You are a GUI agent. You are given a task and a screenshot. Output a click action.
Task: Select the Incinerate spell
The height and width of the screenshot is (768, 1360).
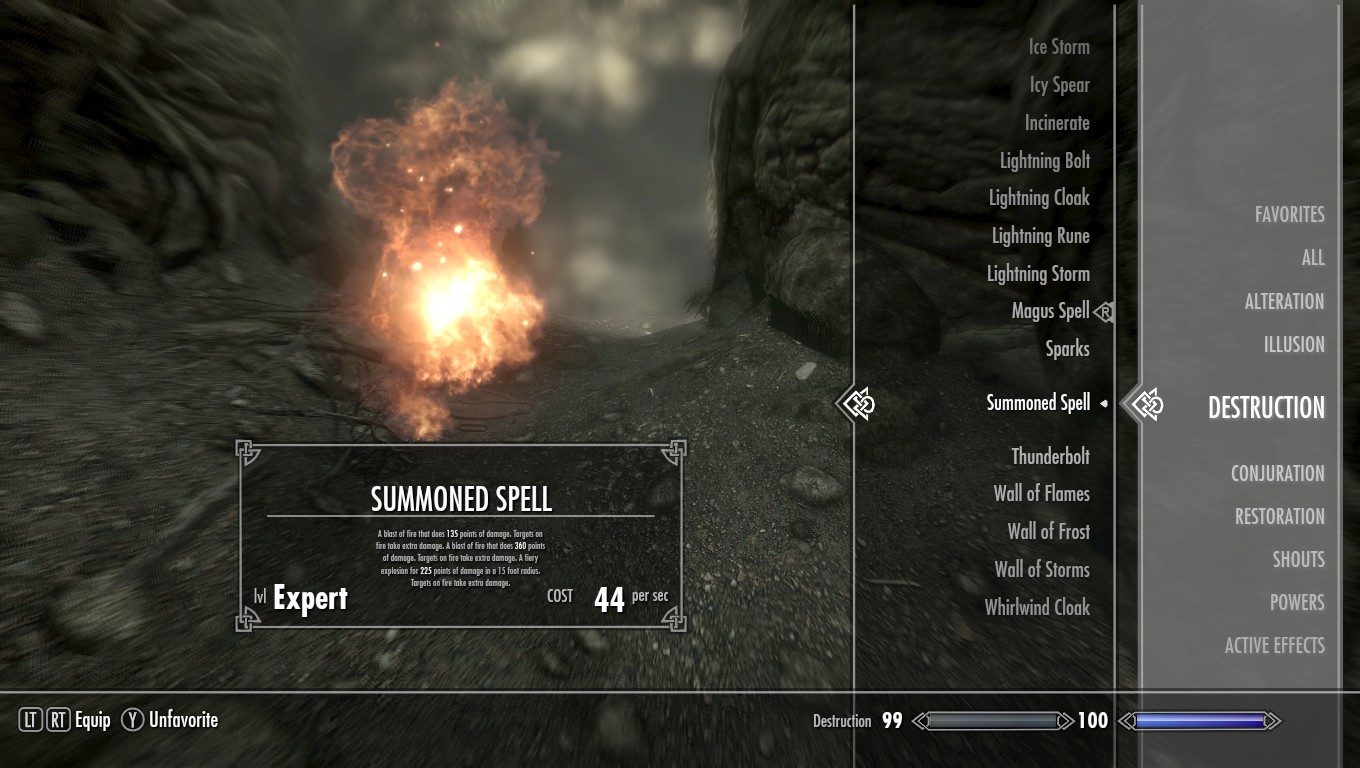coord(1057,123)
